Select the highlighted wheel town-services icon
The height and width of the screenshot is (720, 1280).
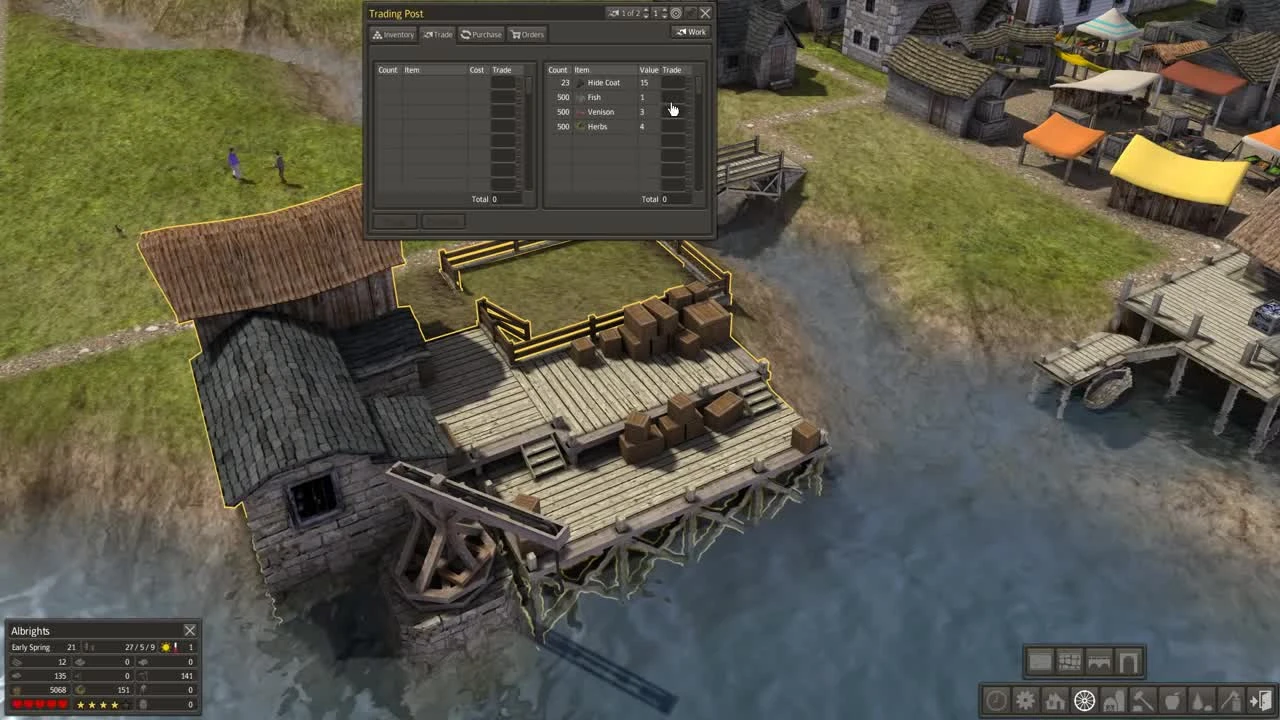coord(1085,701)
